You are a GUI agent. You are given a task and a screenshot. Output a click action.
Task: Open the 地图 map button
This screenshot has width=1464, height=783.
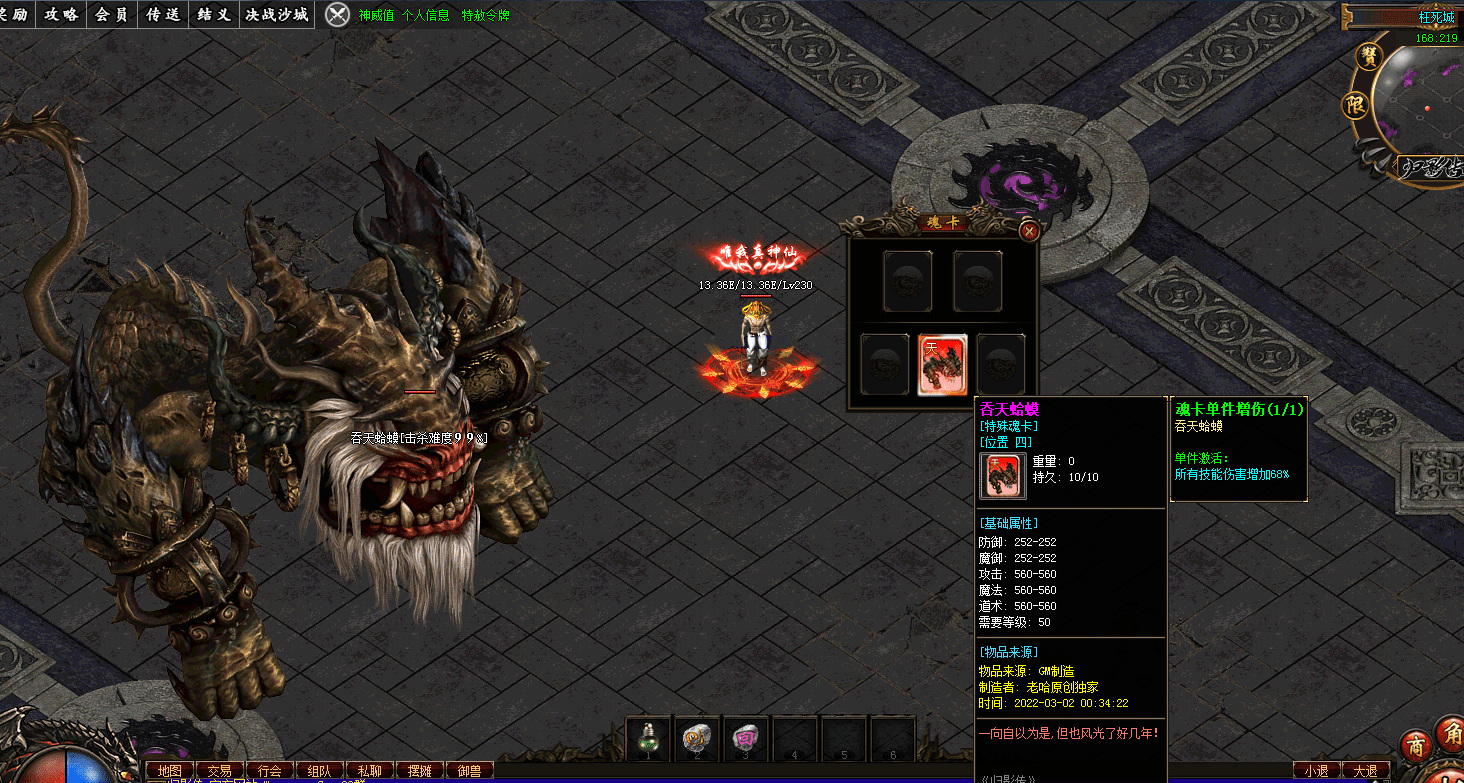tap(170, 771)
